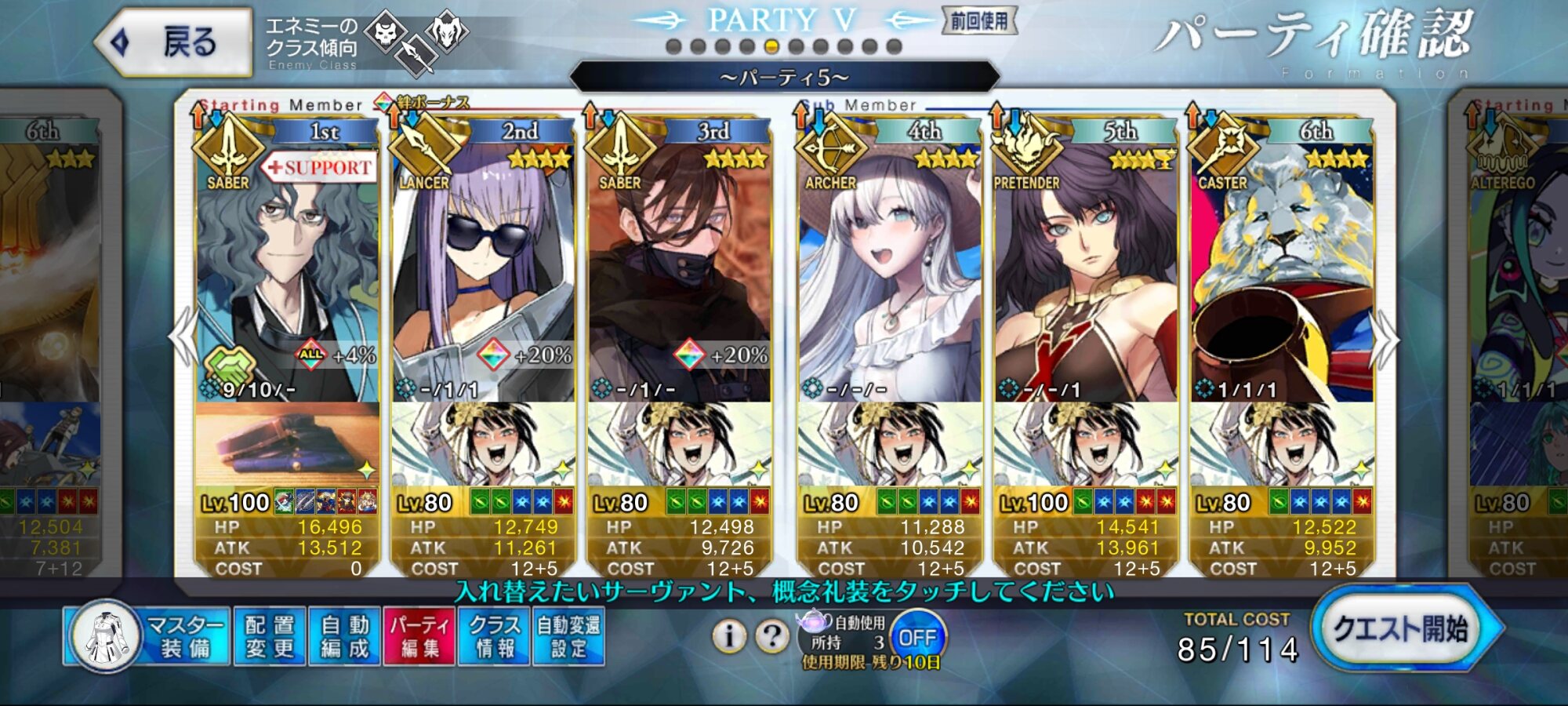This screenshot has height=706, width=1568.
Task: Go back with the 戻る button
Action: [x=174, y=42]
